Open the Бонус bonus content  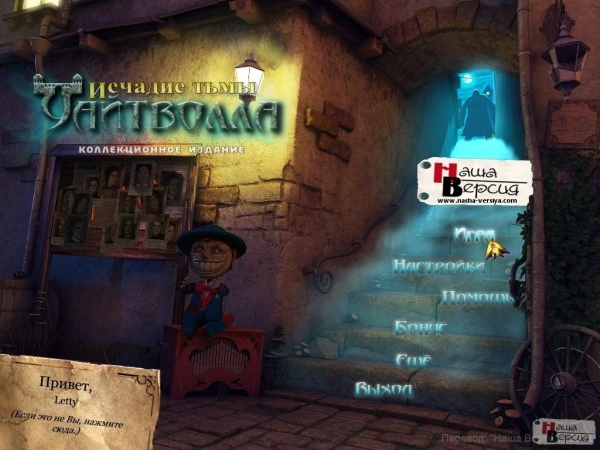pos(420,327)
